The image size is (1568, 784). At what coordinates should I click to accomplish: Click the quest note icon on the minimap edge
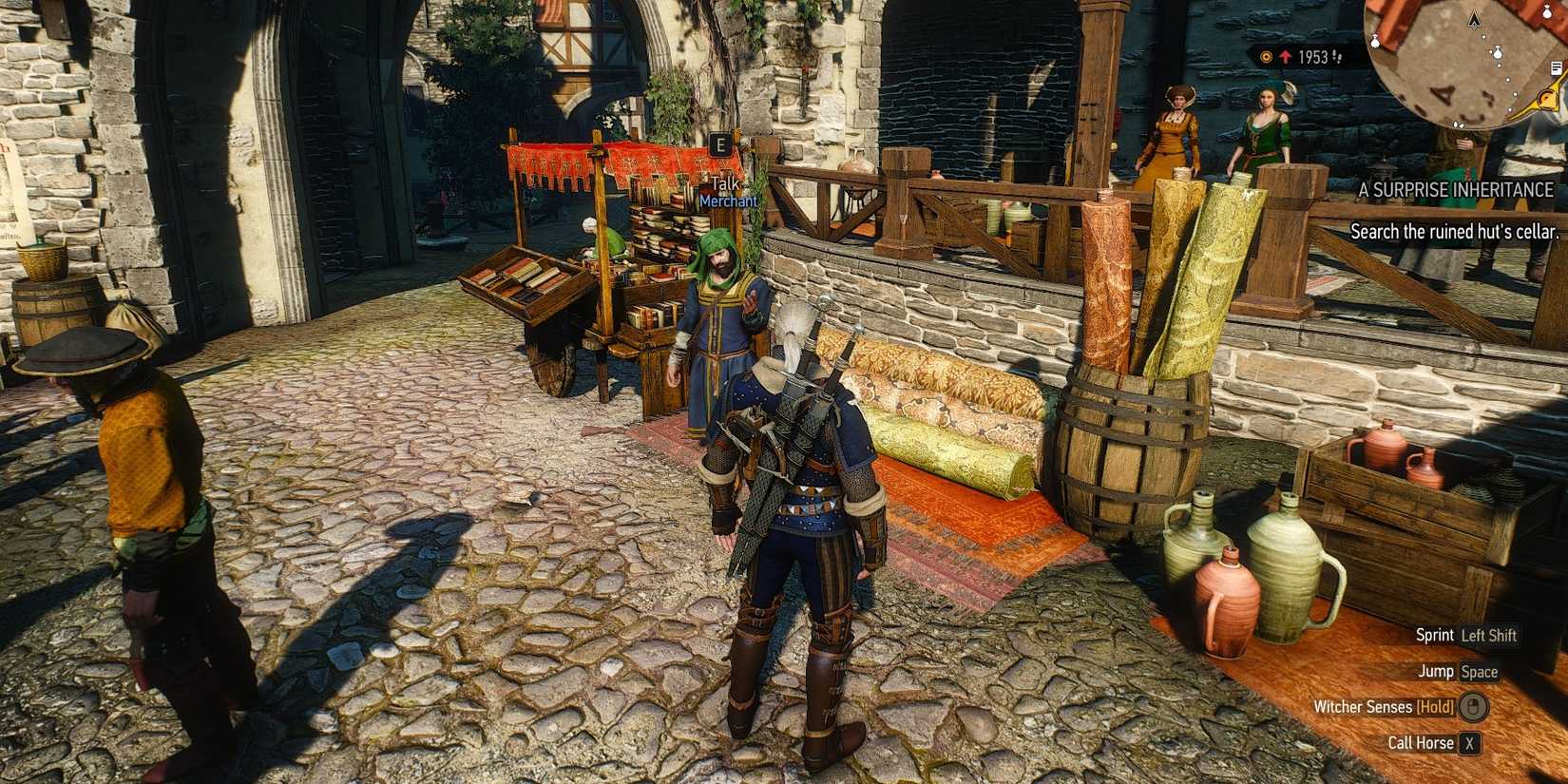pyautogui.click(x=1557, y=67)
